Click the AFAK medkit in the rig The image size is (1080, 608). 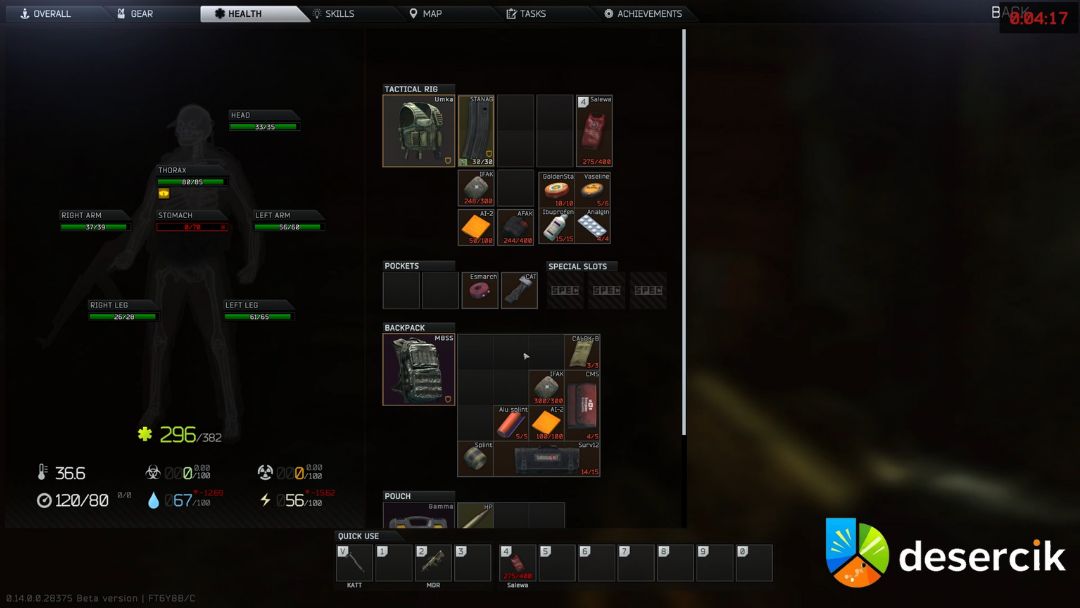[x=515, y=227]
